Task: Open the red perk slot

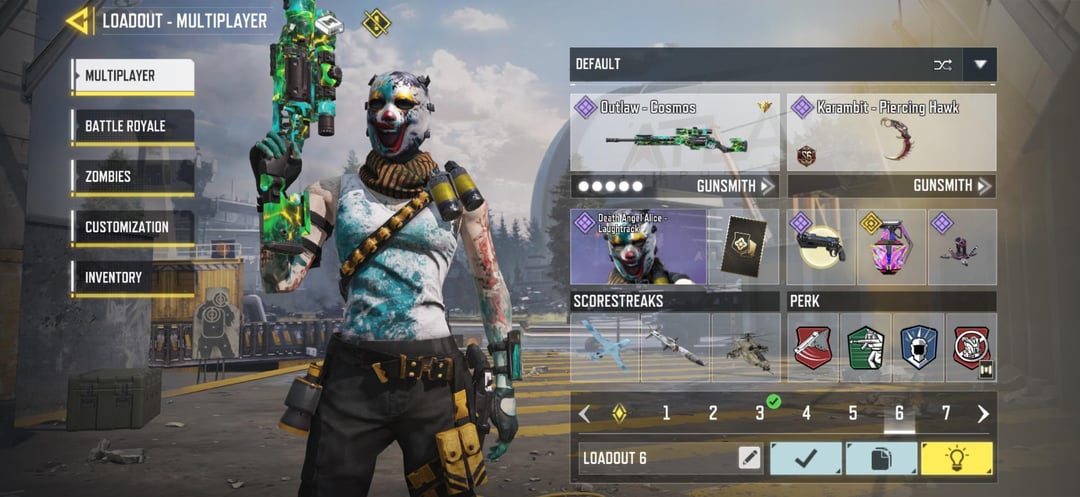Action: 812,347
